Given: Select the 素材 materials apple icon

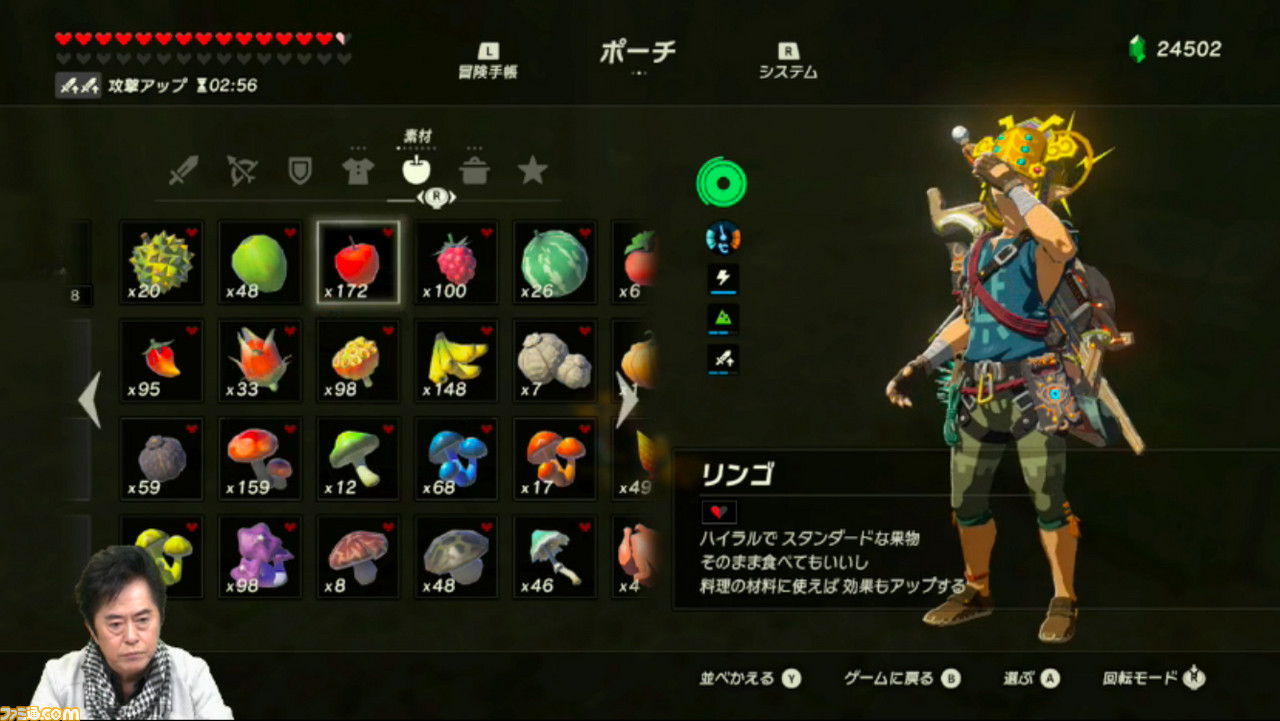Looking at the screenshot, I should (417, 168).
